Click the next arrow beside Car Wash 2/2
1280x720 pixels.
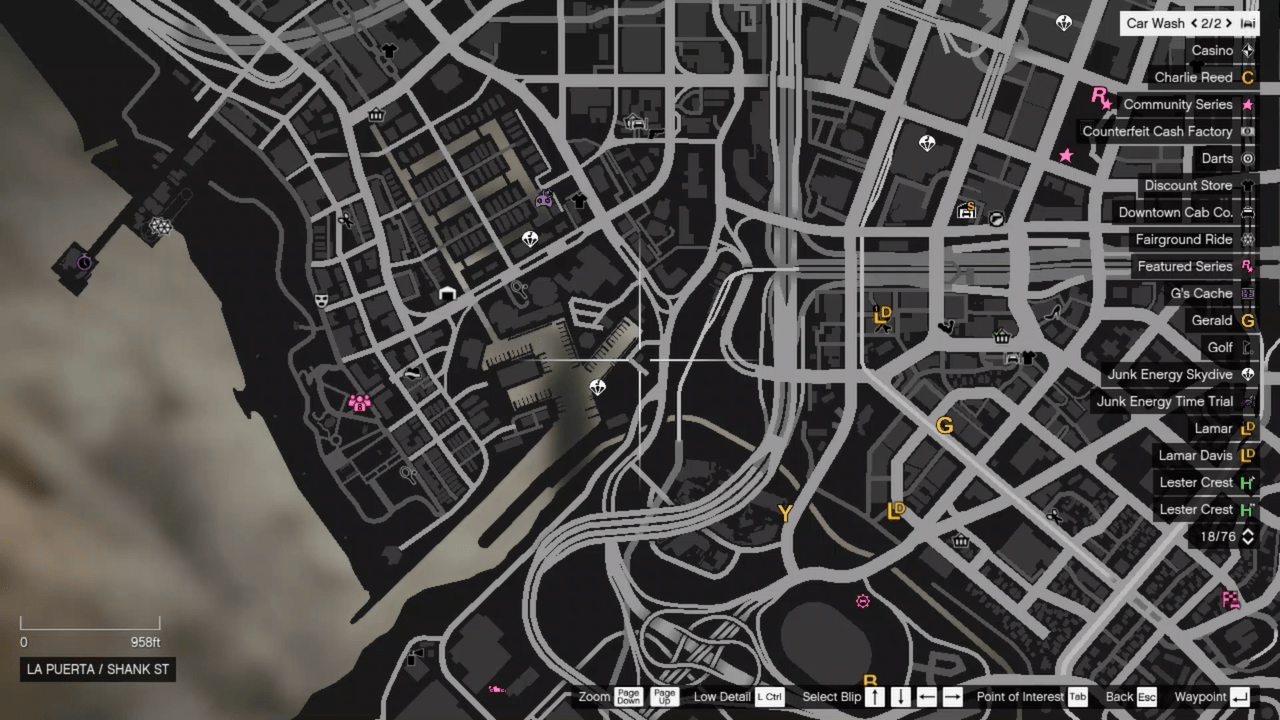1227,23
